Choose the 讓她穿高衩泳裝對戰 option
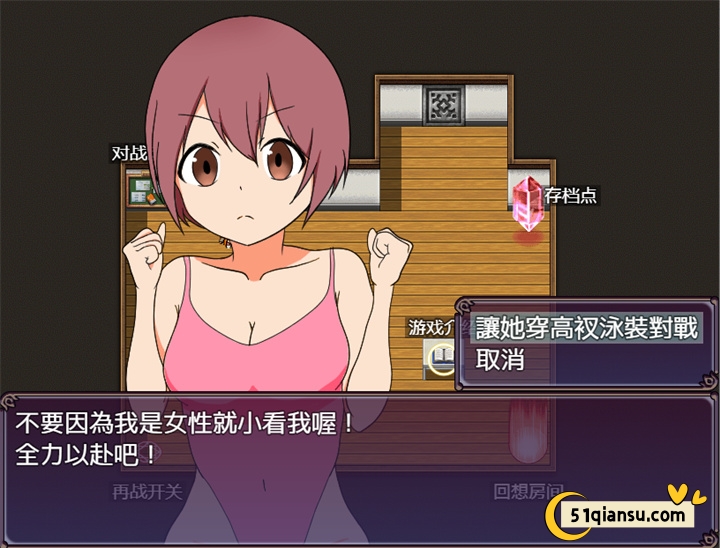This screenshot has height=548, width=720. coord(585,327)
